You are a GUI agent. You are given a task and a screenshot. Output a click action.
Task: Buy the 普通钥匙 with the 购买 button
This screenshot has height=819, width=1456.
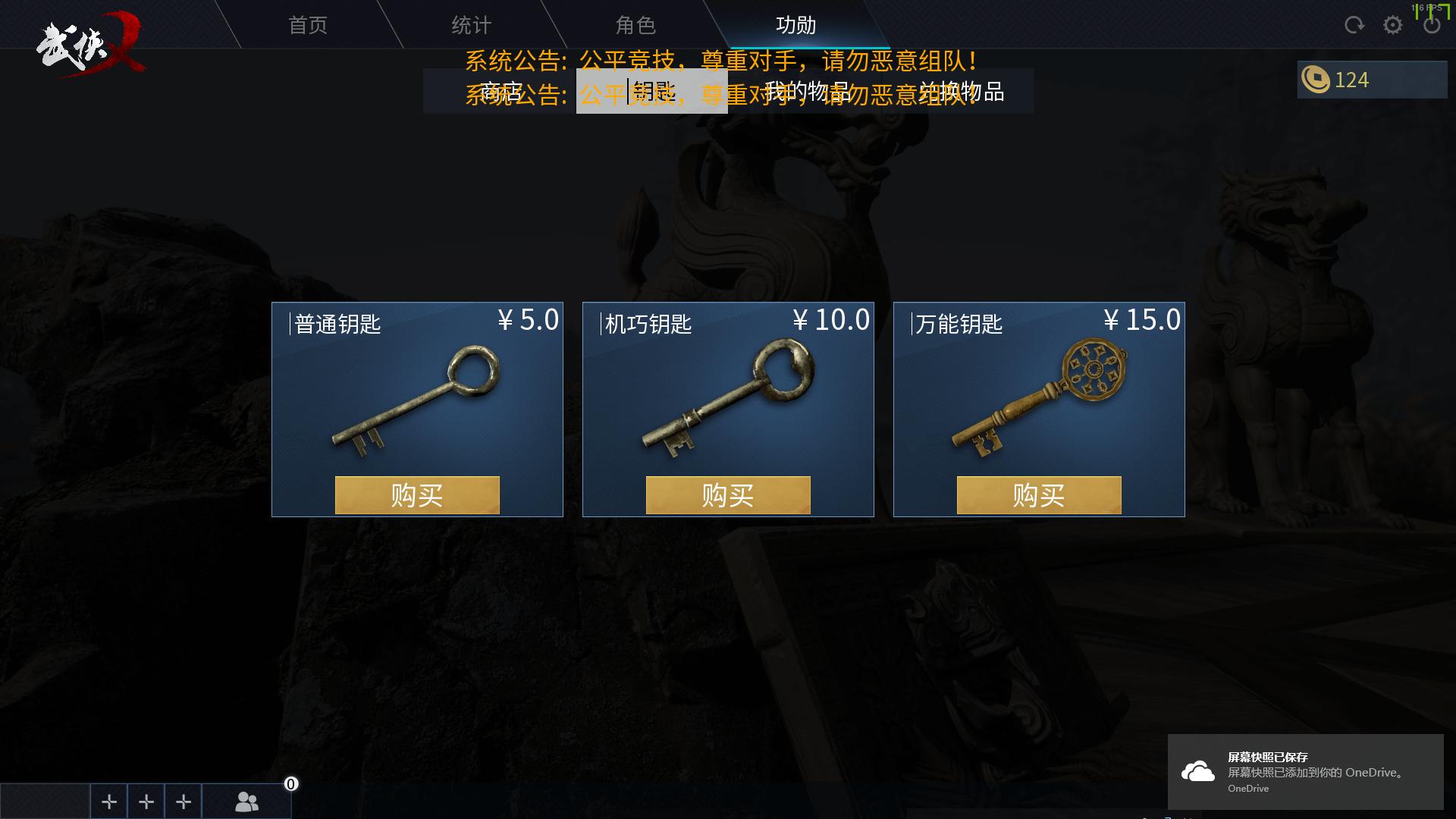click(x=417, y=494)
